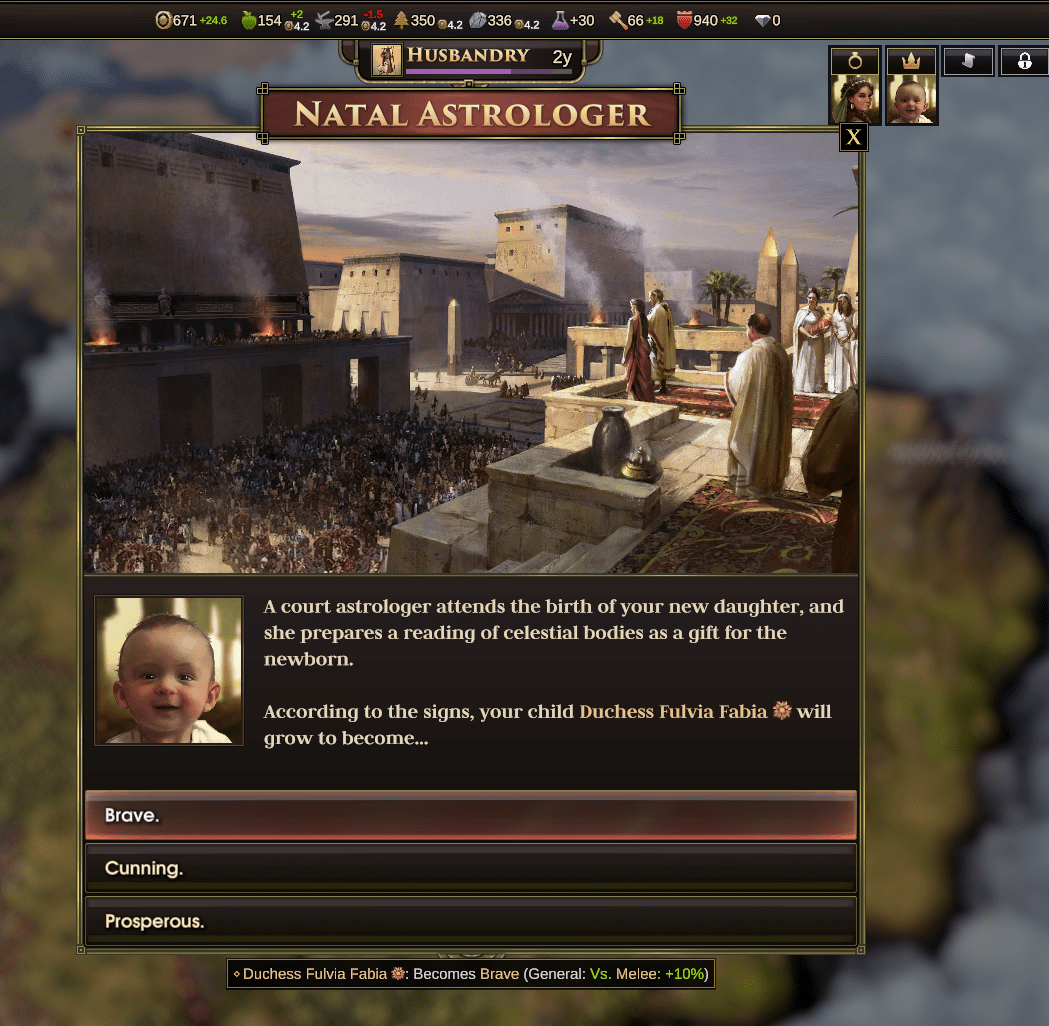Open the gold coin treasury resource
This screenshot has width=1049, height=1026.
coord(164,20)
